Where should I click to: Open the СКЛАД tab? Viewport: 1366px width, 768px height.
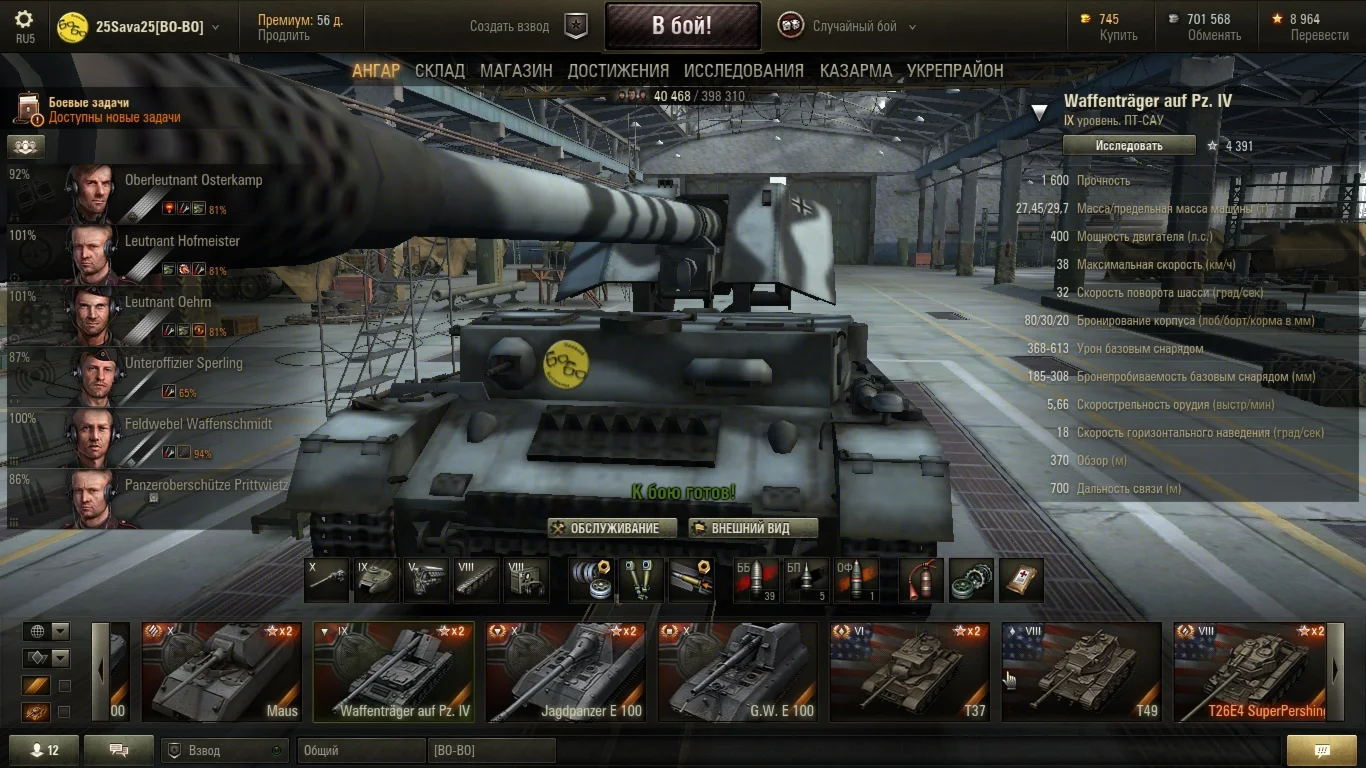tap(440, 71)
